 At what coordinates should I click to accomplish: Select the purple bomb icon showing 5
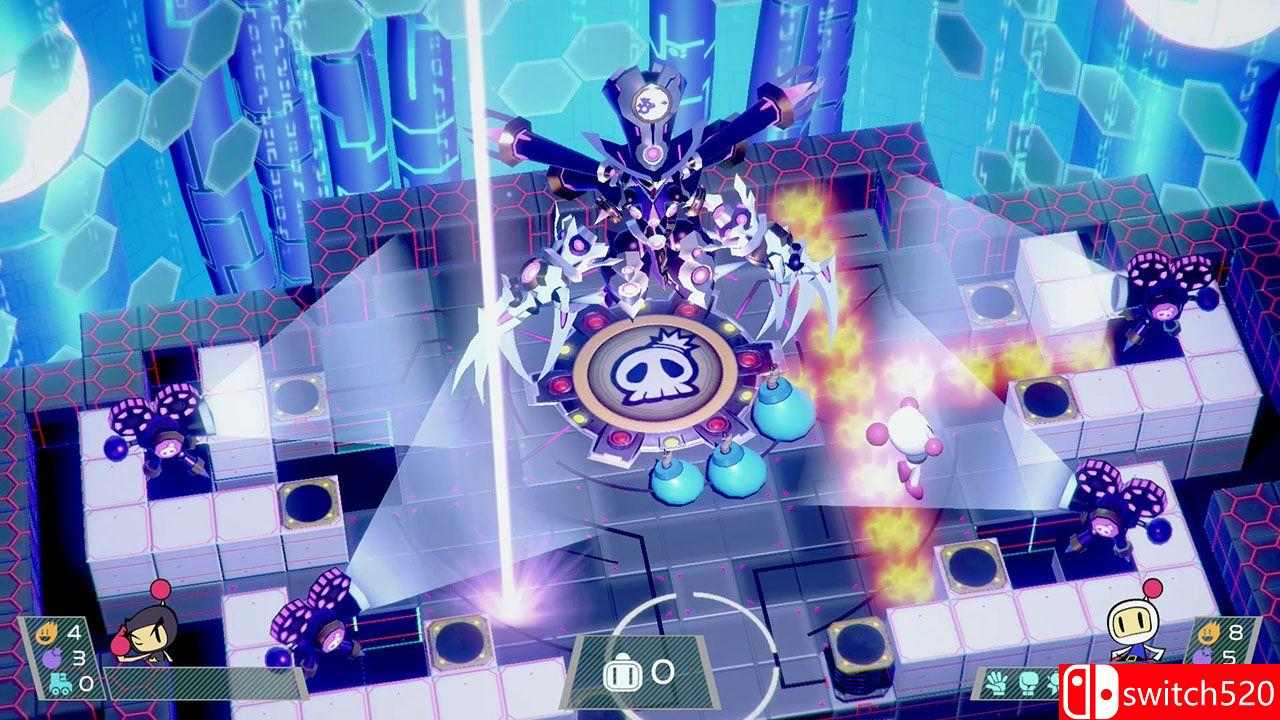(1203, 657)
